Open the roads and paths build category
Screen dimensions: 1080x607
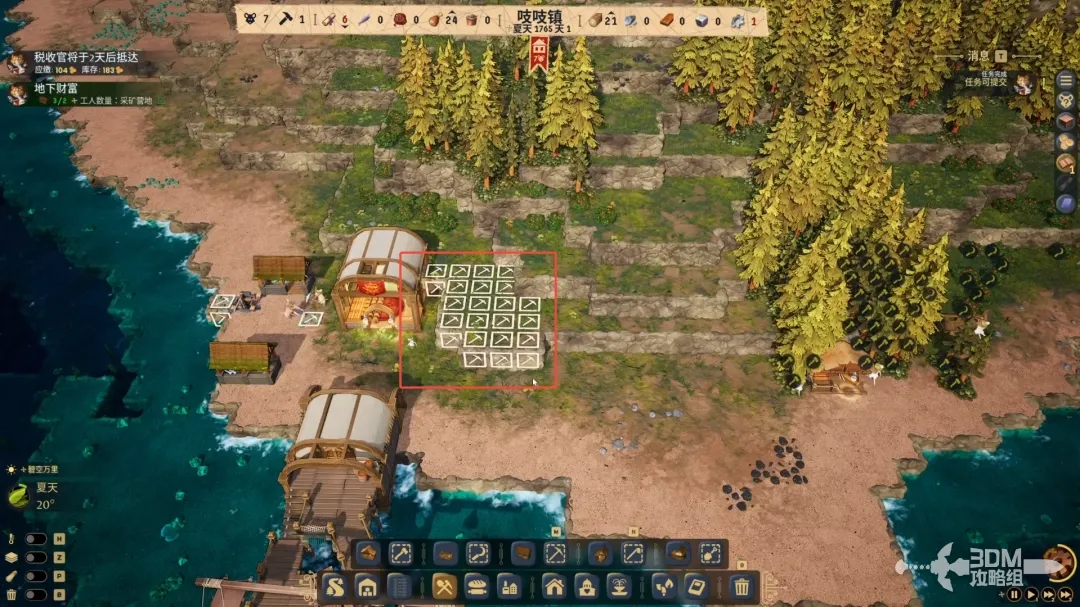pyautogui.click(x=335, y=587)
